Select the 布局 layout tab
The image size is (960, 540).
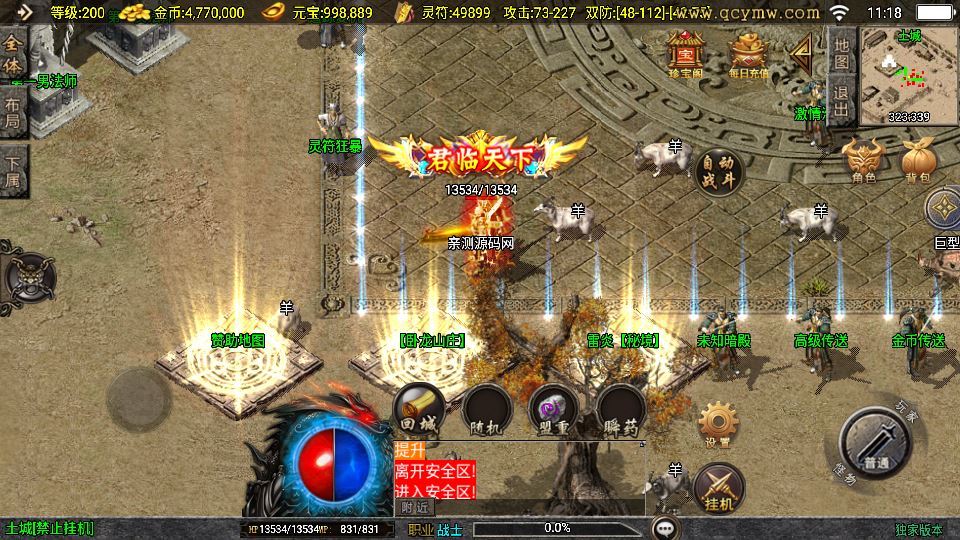tap(13, 112)
